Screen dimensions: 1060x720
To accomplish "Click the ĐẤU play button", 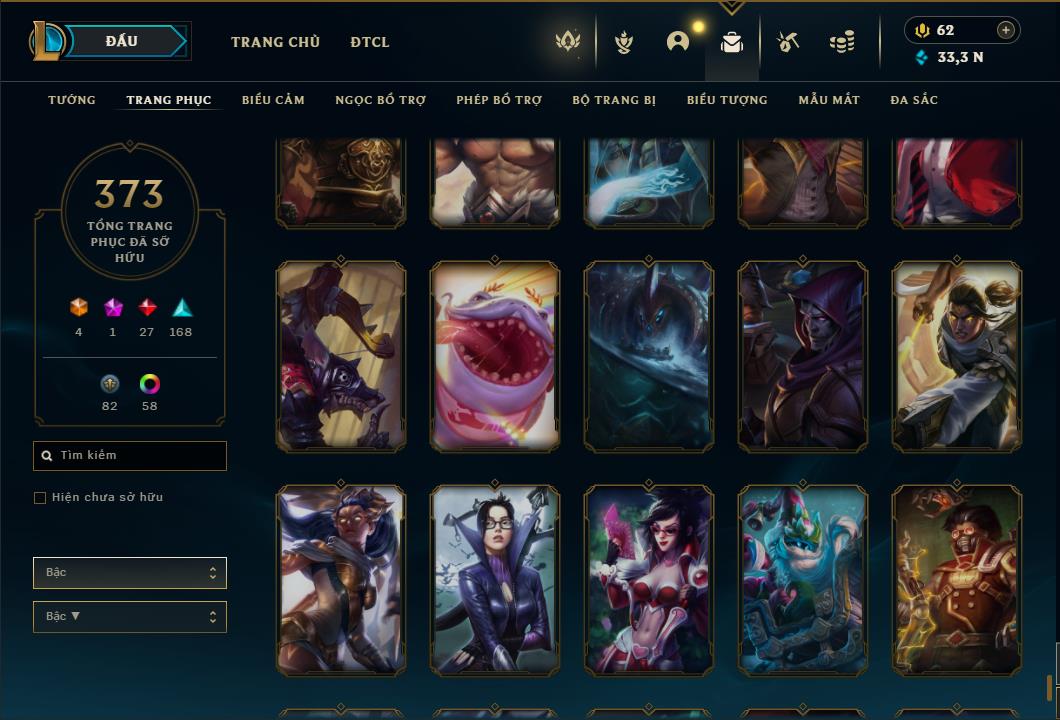I will [x=121, y=41].
